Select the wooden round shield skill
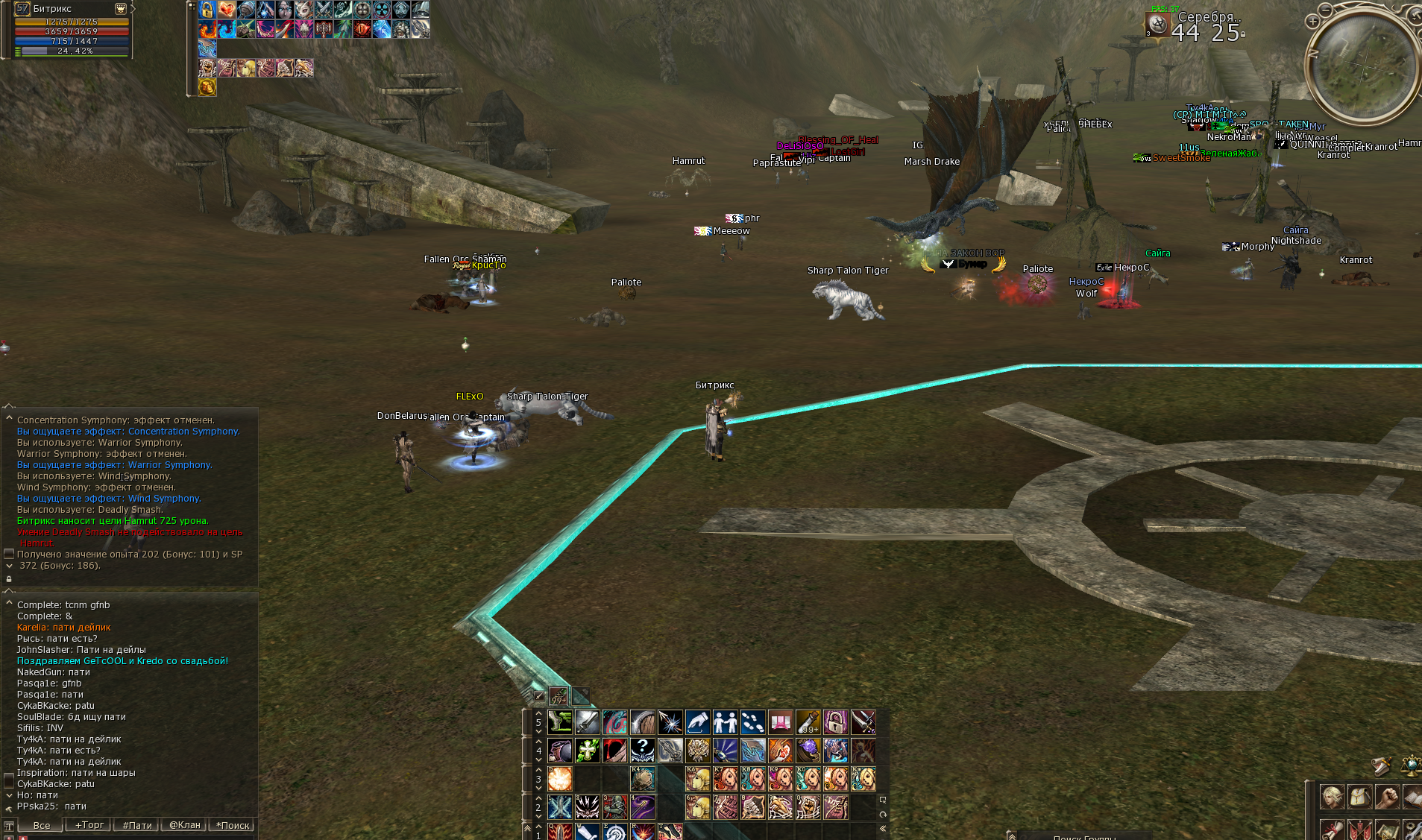 point(642,721)
